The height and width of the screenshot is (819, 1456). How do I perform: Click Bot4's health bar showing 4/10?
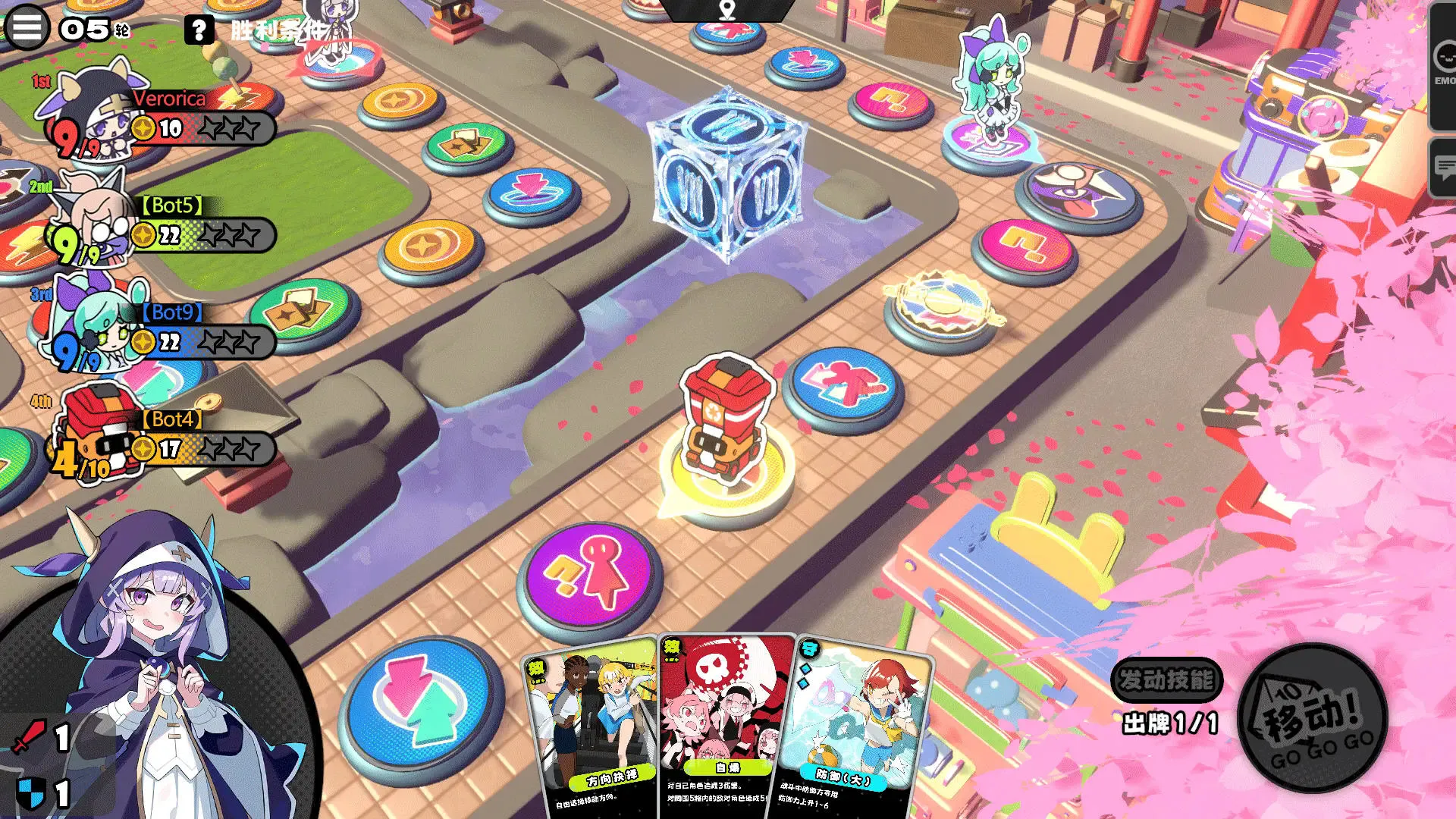[80, 457]
